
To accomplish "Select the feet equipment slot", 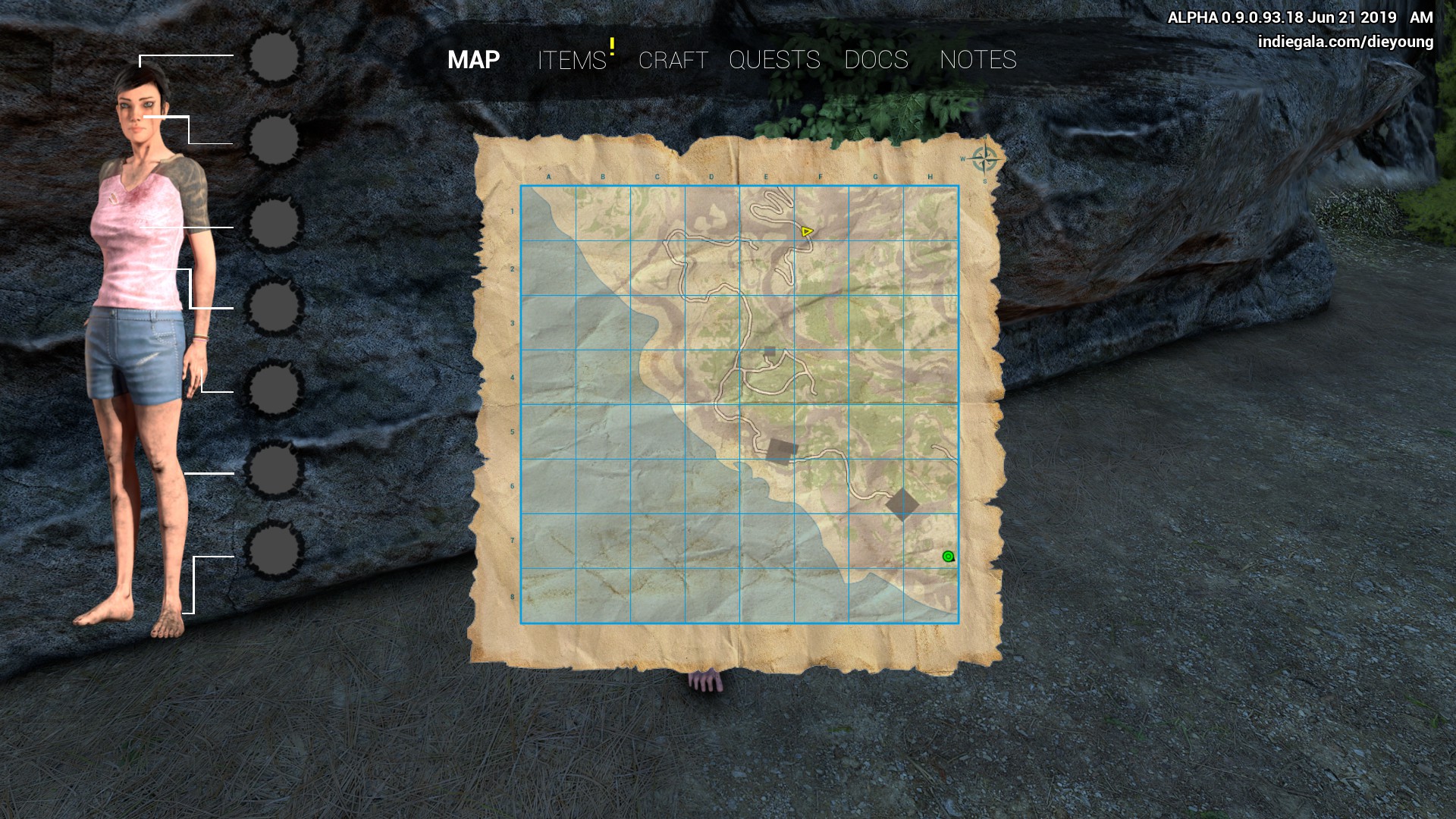I will pos(275,550).
